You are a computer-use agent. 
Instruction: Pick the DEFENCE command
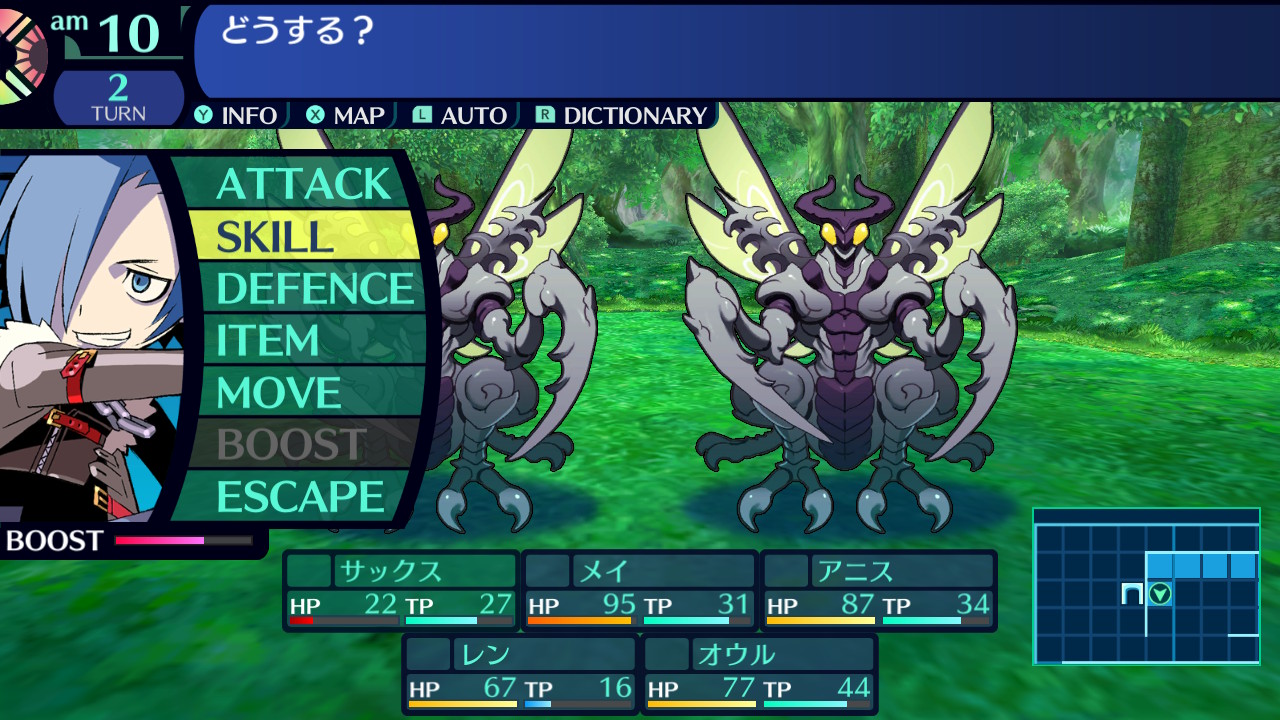314,289
